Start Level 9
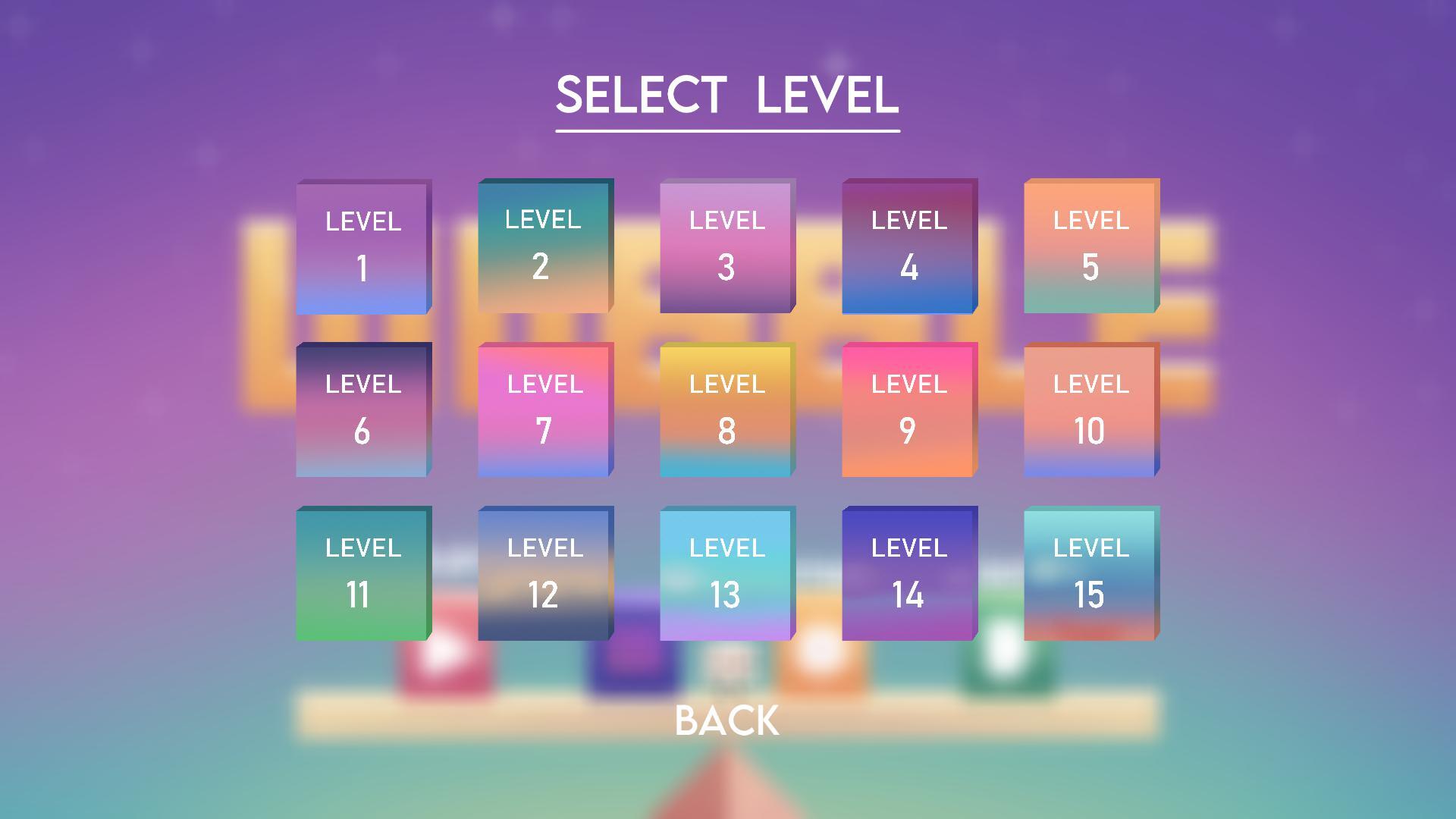 coord(908,409)
